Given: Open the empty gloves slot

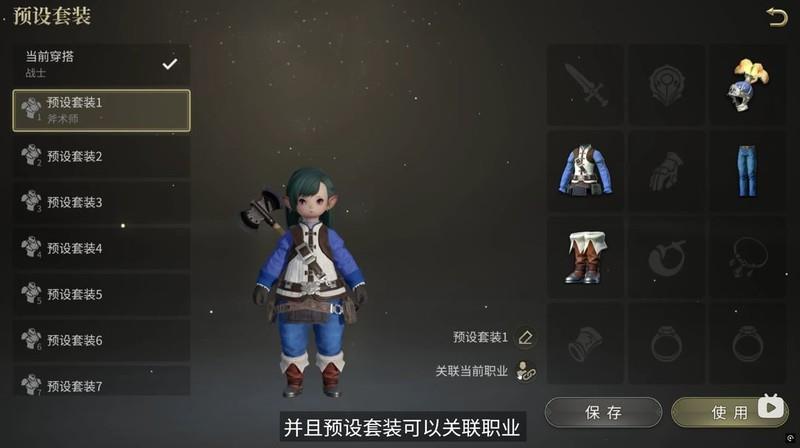Looking at the screenshot, I should (666, 171).
